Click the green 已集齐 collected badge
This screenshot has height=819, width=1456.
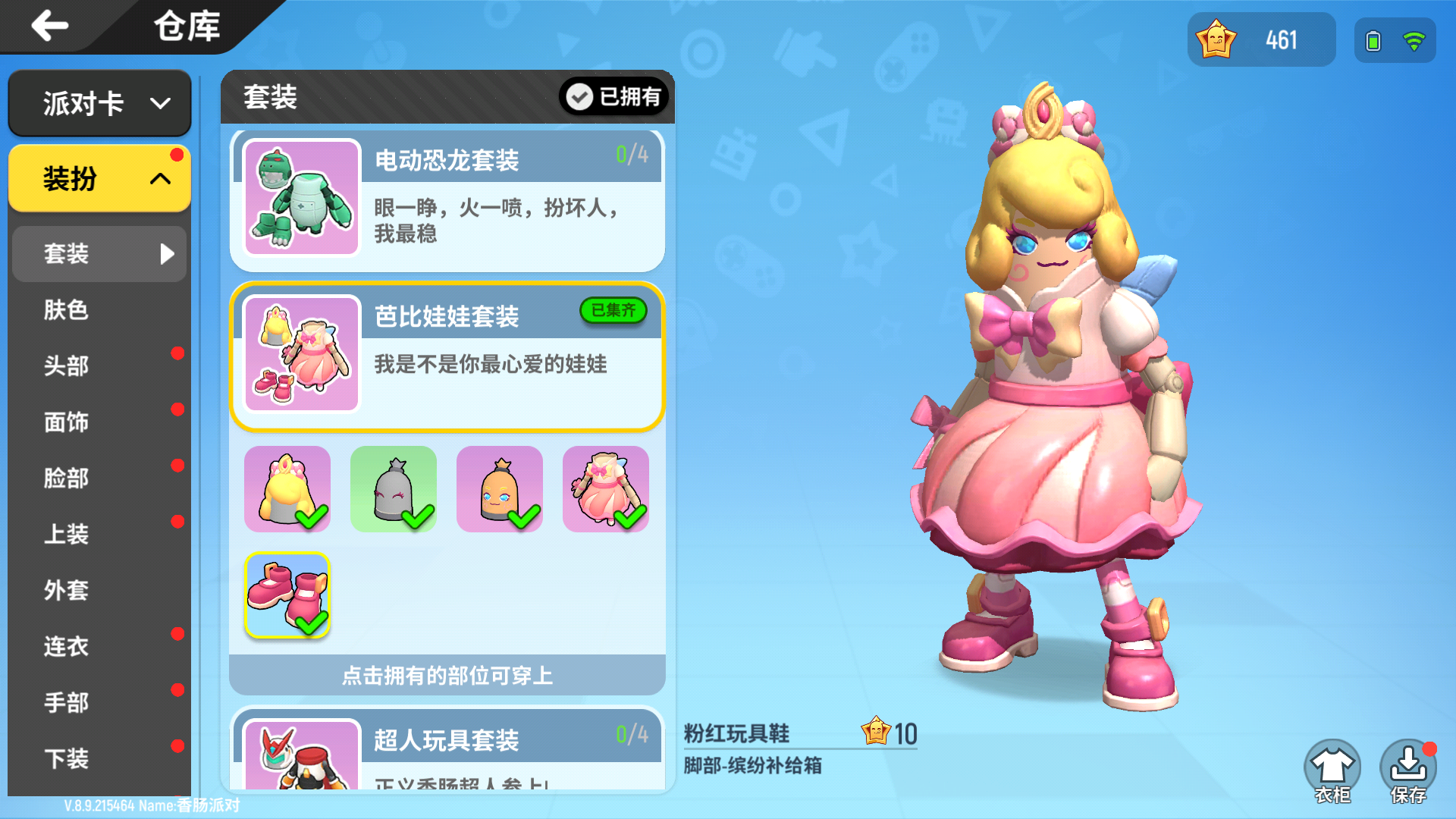pos(614,311)
